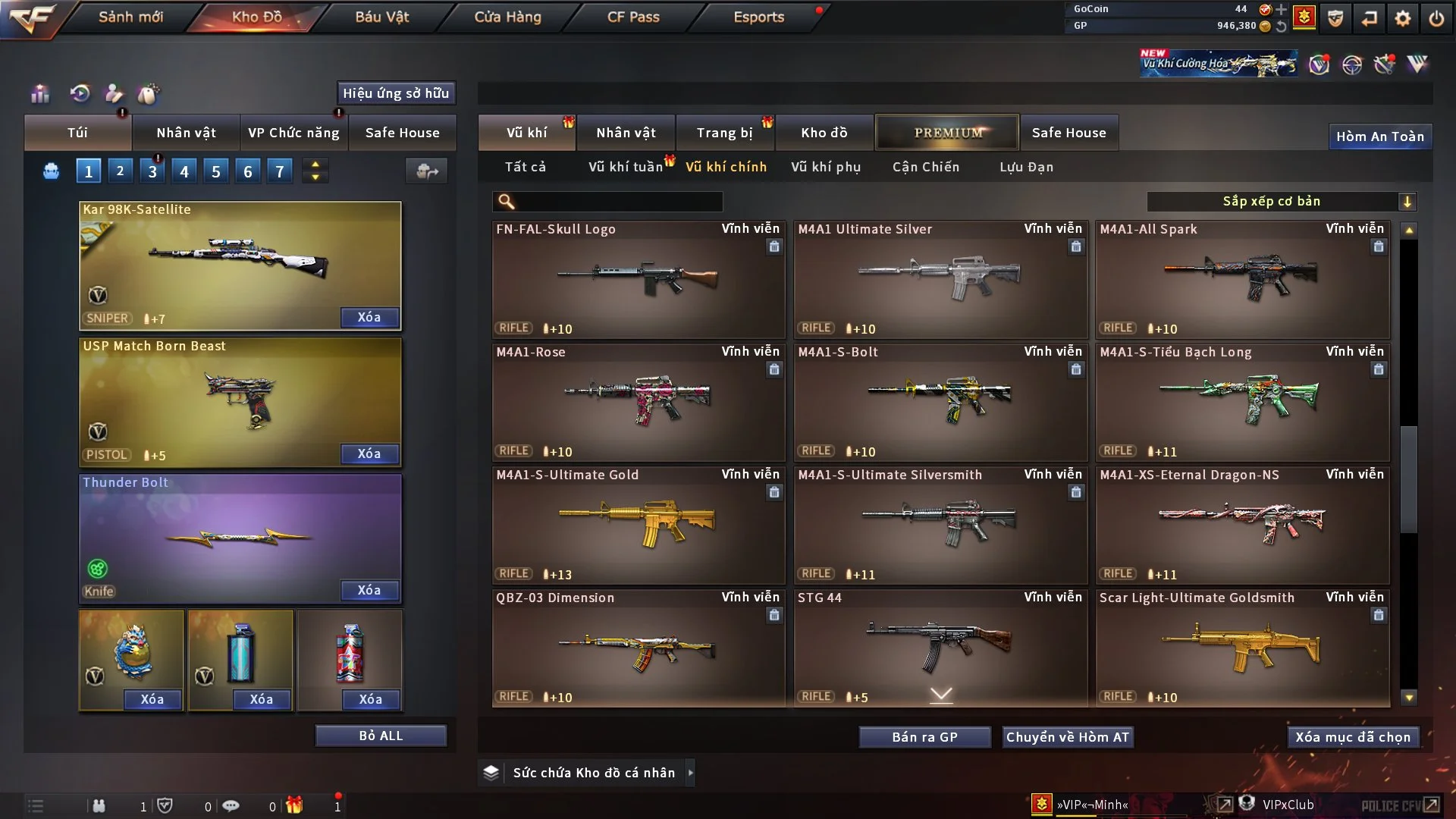
Task: Open the Sắp xếp cơ bản sort dropdown
Action: (1281, 201)
